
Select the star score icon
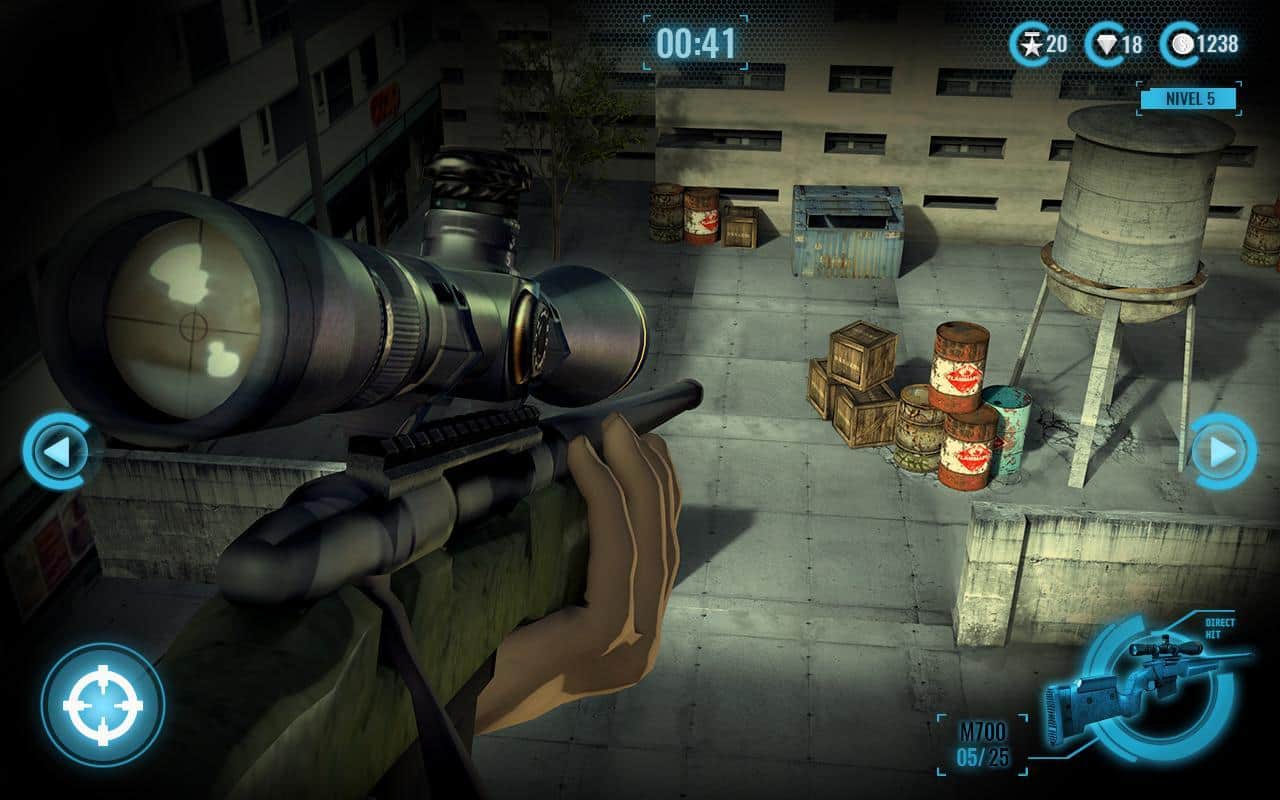(x=1029, y=44)
